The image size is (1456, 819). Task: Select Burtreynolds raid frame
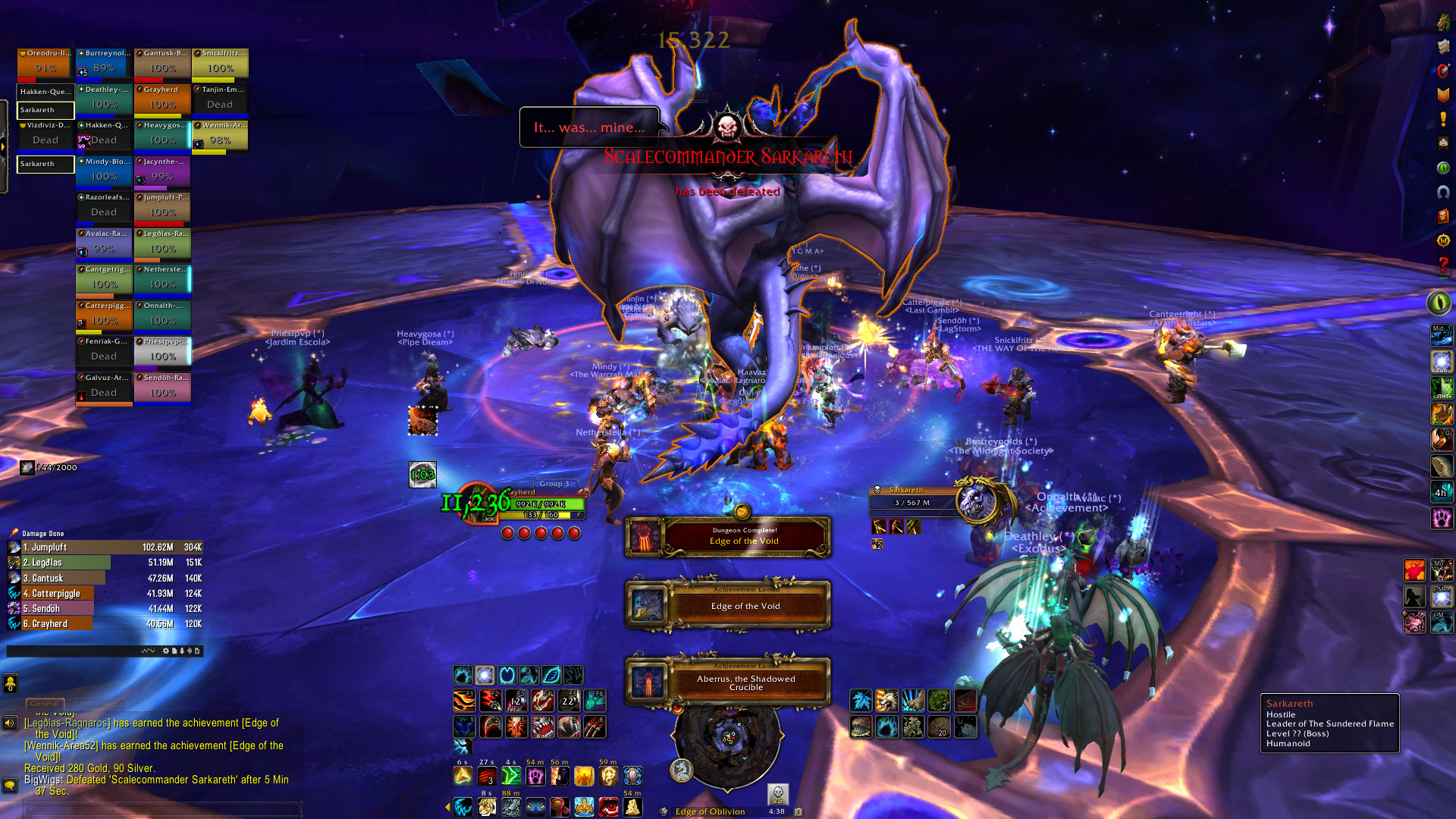(x=105, y=64)
